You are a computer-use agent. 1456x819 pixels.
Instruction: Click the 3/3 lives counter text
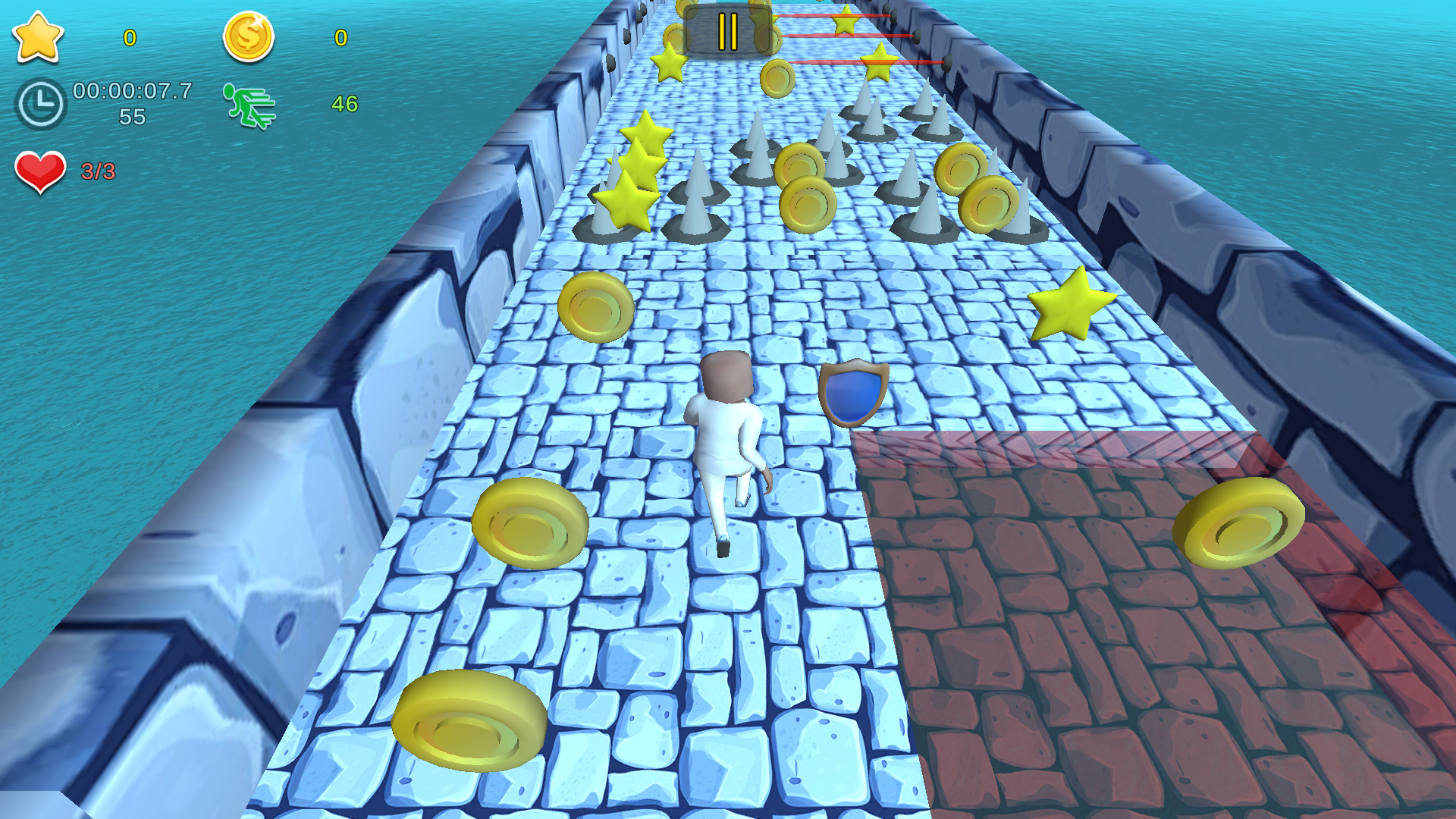99,168
